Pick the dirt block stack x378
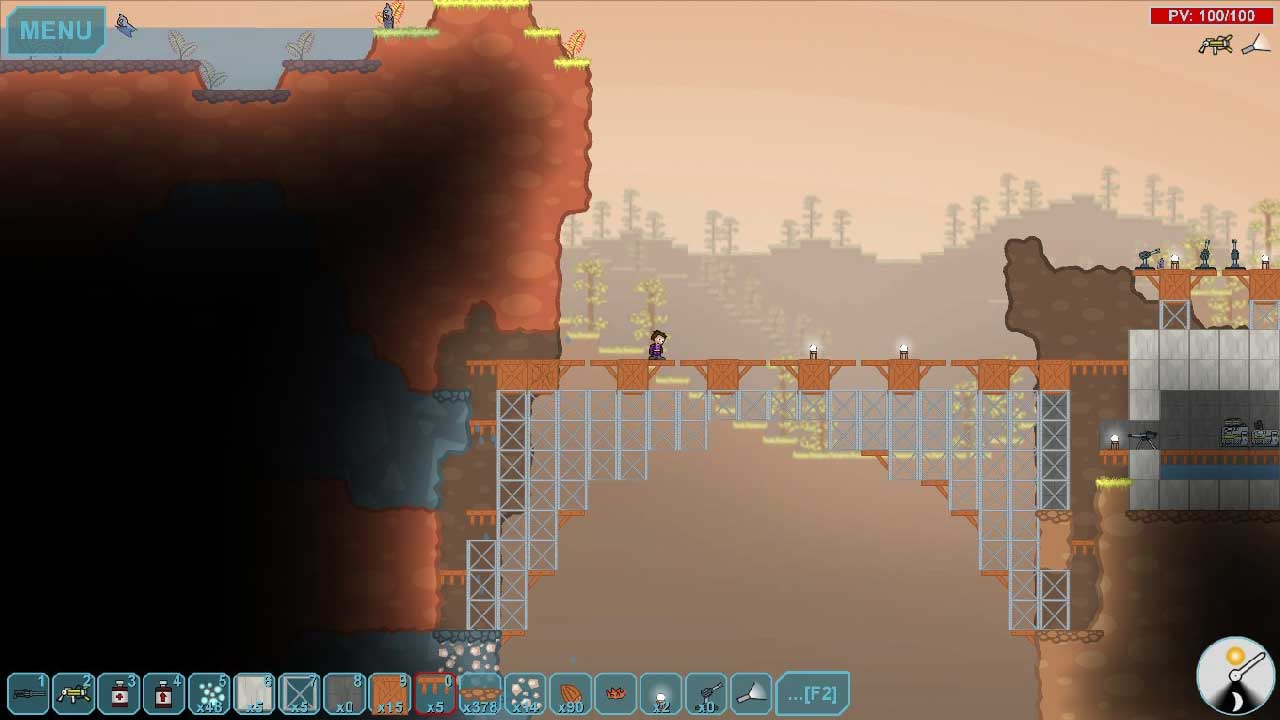The image size is (1280, 720). click(480, 693)
